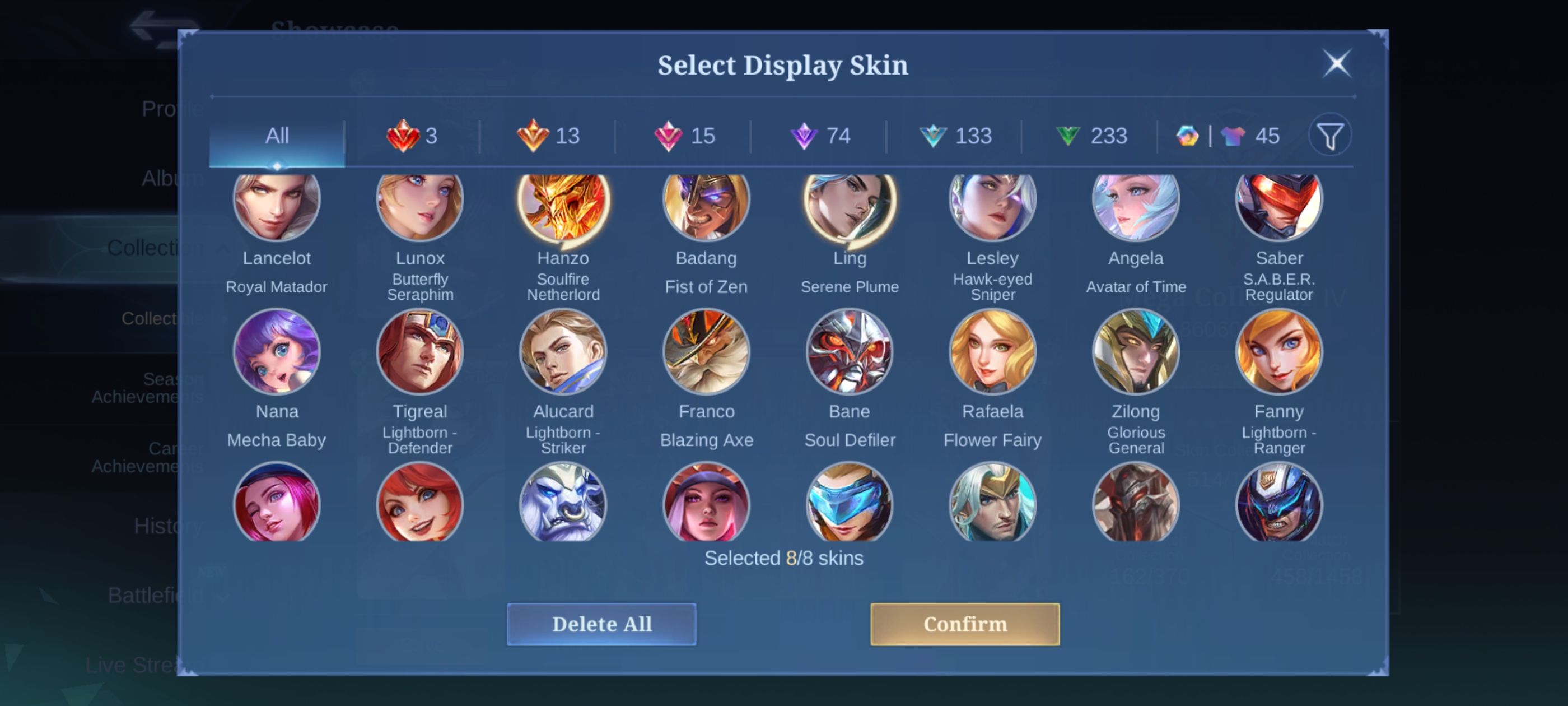Image resolution: width=1568 pixels, height=706 pixels.
Task: View the blue gem tier with 133 skins
Action: 955,136
